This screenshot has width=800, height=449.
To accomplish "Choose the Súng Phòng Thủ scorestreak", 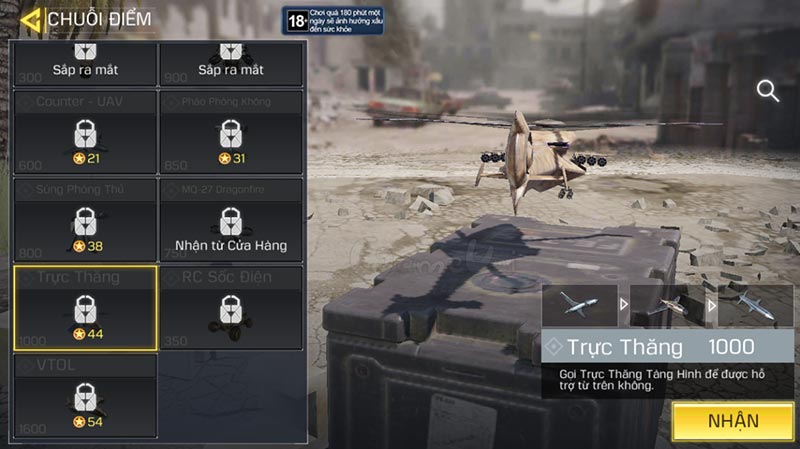I will [85, 219].
